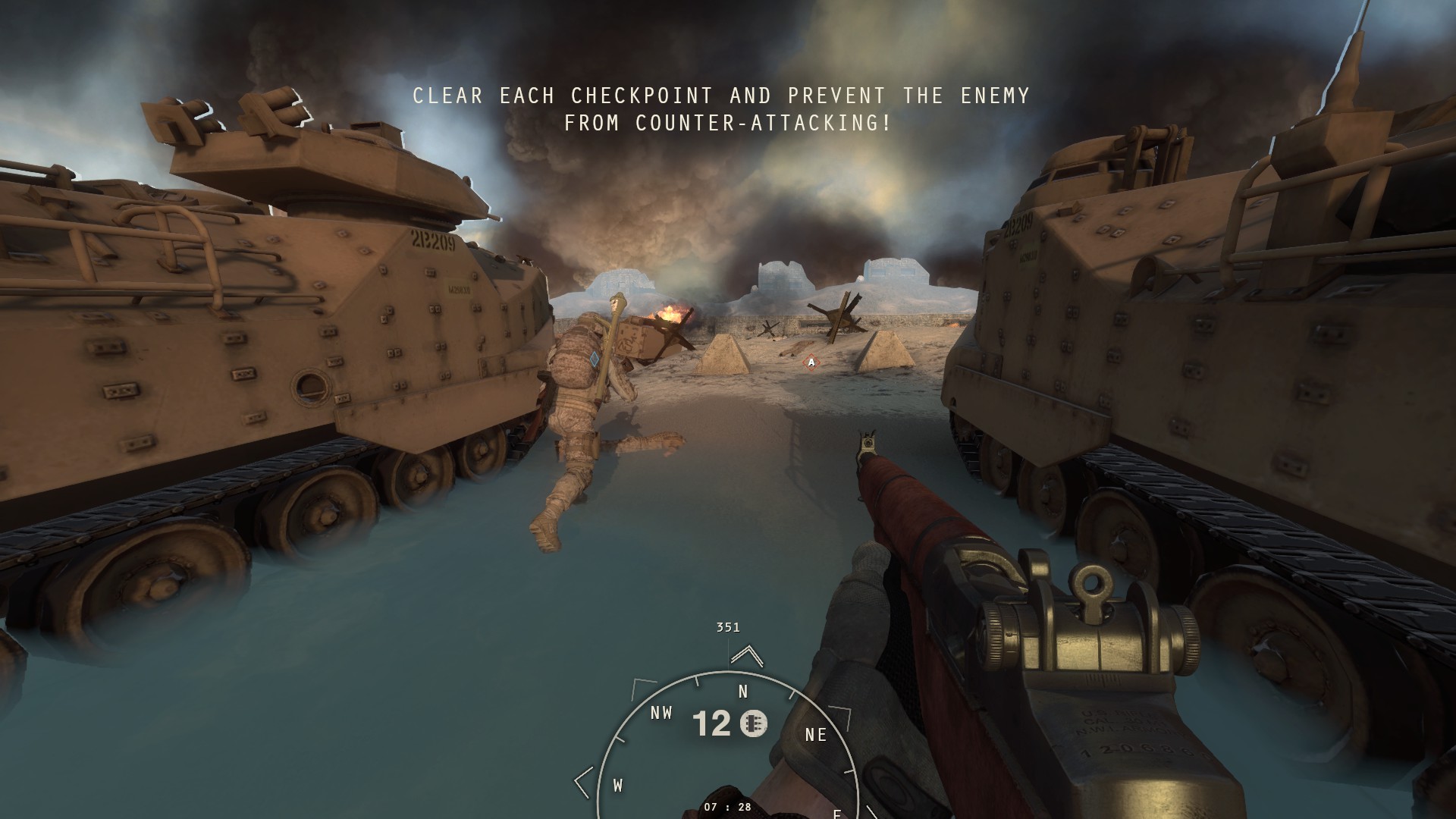The height and width of the screenshot is (819, 1456).
Task: Click the NE label on the compass
Action: click(x=814, y=733)
